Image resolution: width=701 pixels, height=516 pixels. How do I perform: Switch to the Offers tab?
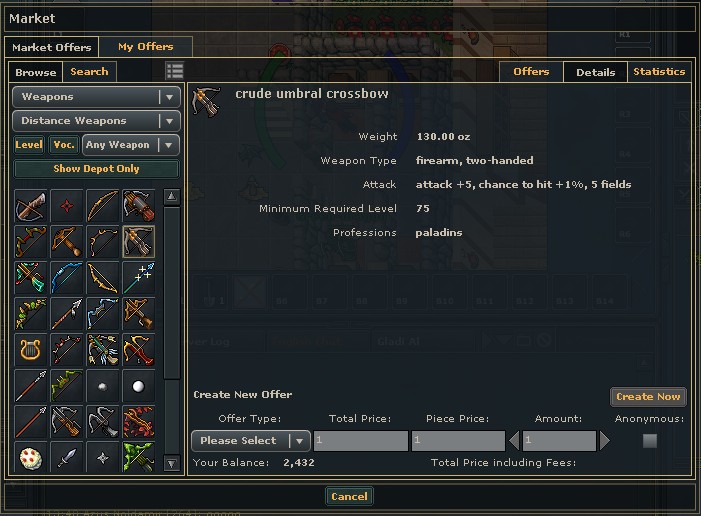(x=531, y=72)
